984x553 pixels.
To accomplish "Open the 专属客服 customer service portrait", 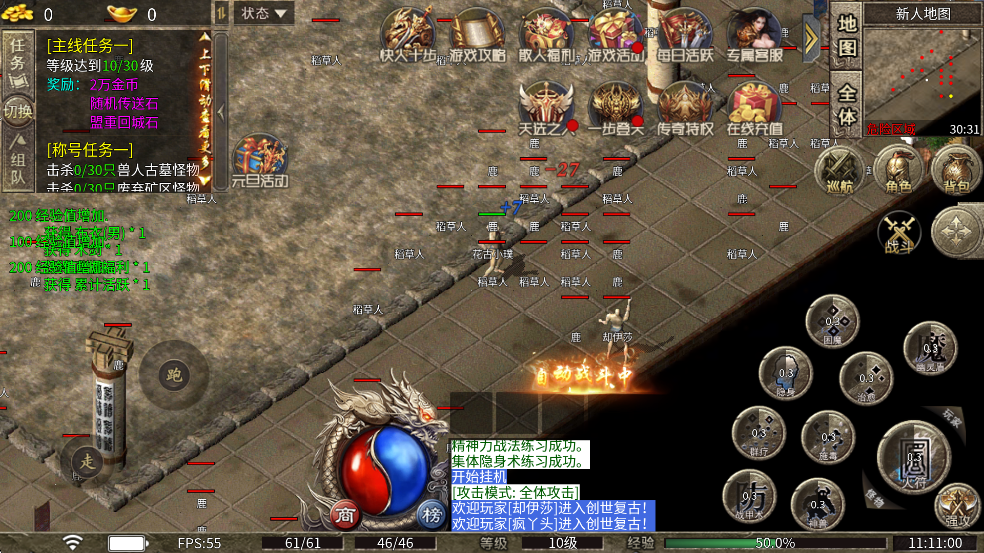I will (754, 36).
